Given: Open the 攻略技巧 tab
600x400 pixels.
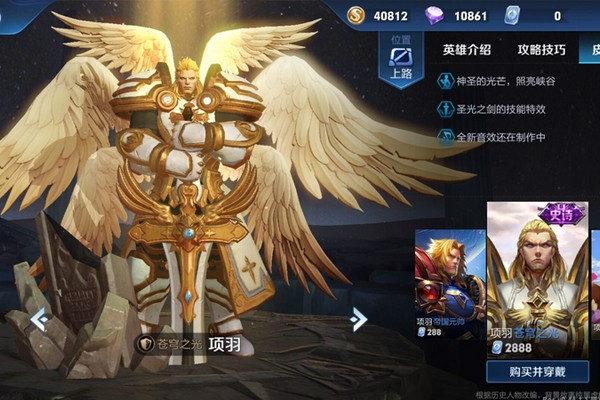Looking at the screenshot, I should [x=541, y=49].
